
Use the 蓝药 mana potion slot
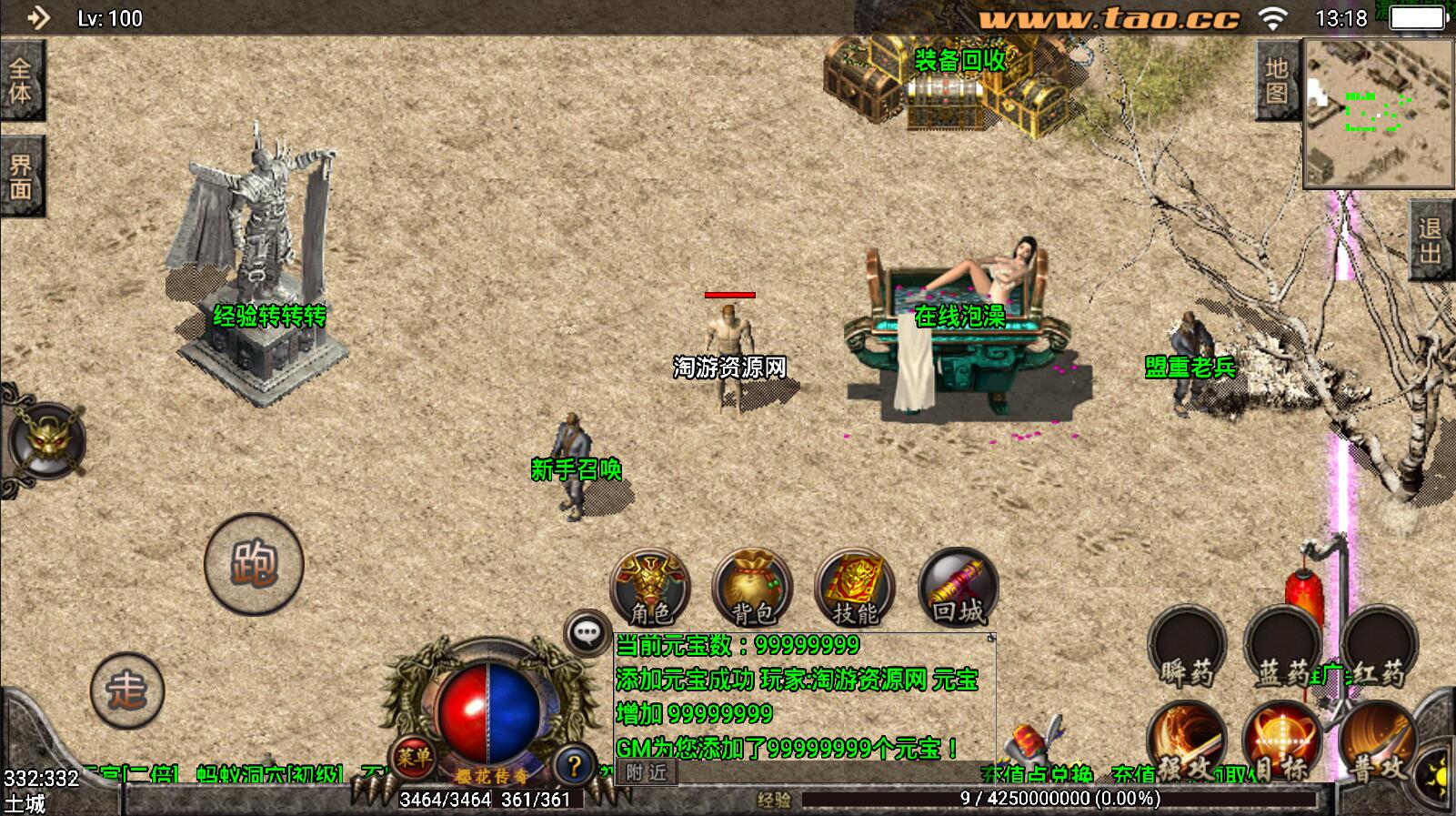tap(1282, 649)
